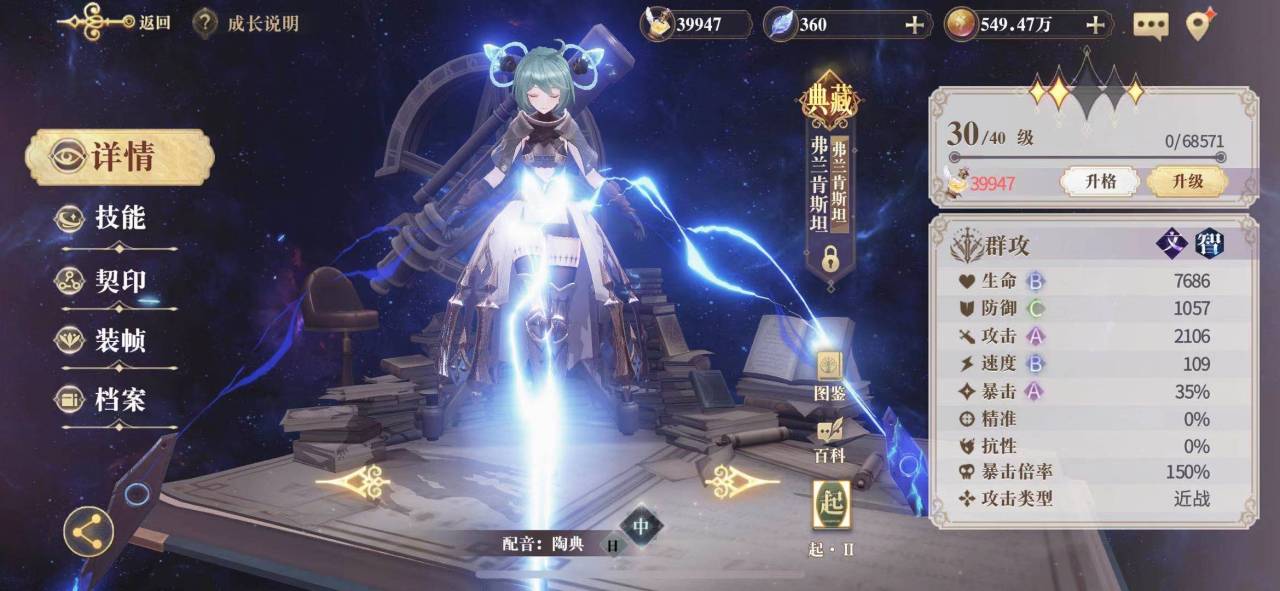Switch to the 契印 tab
The height and width of the screenshot is (591, 1280).
click(119, 281)
